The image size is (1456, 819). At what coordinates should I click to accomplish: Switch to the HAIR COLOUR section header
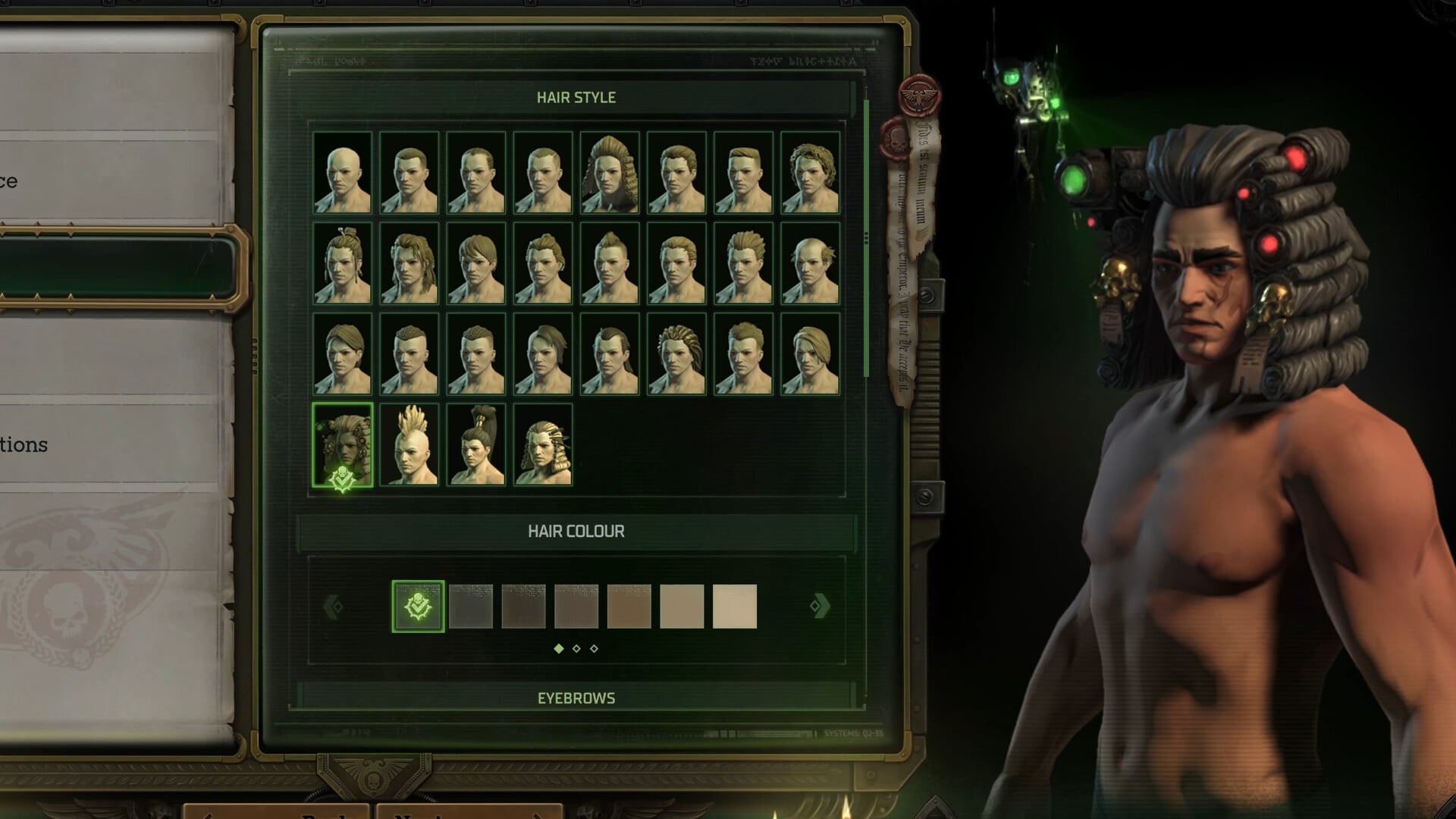(576, 531)
